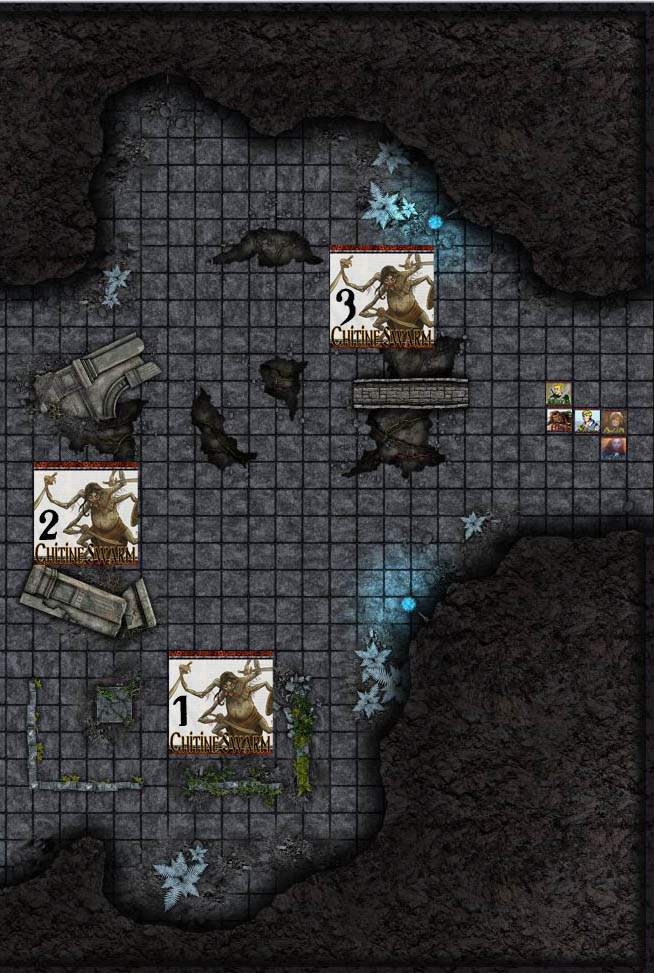The width and height of the screenshot is (654, 973).
Task: Choose the blonde character token on light-blue background
Action: click(587, 421)
